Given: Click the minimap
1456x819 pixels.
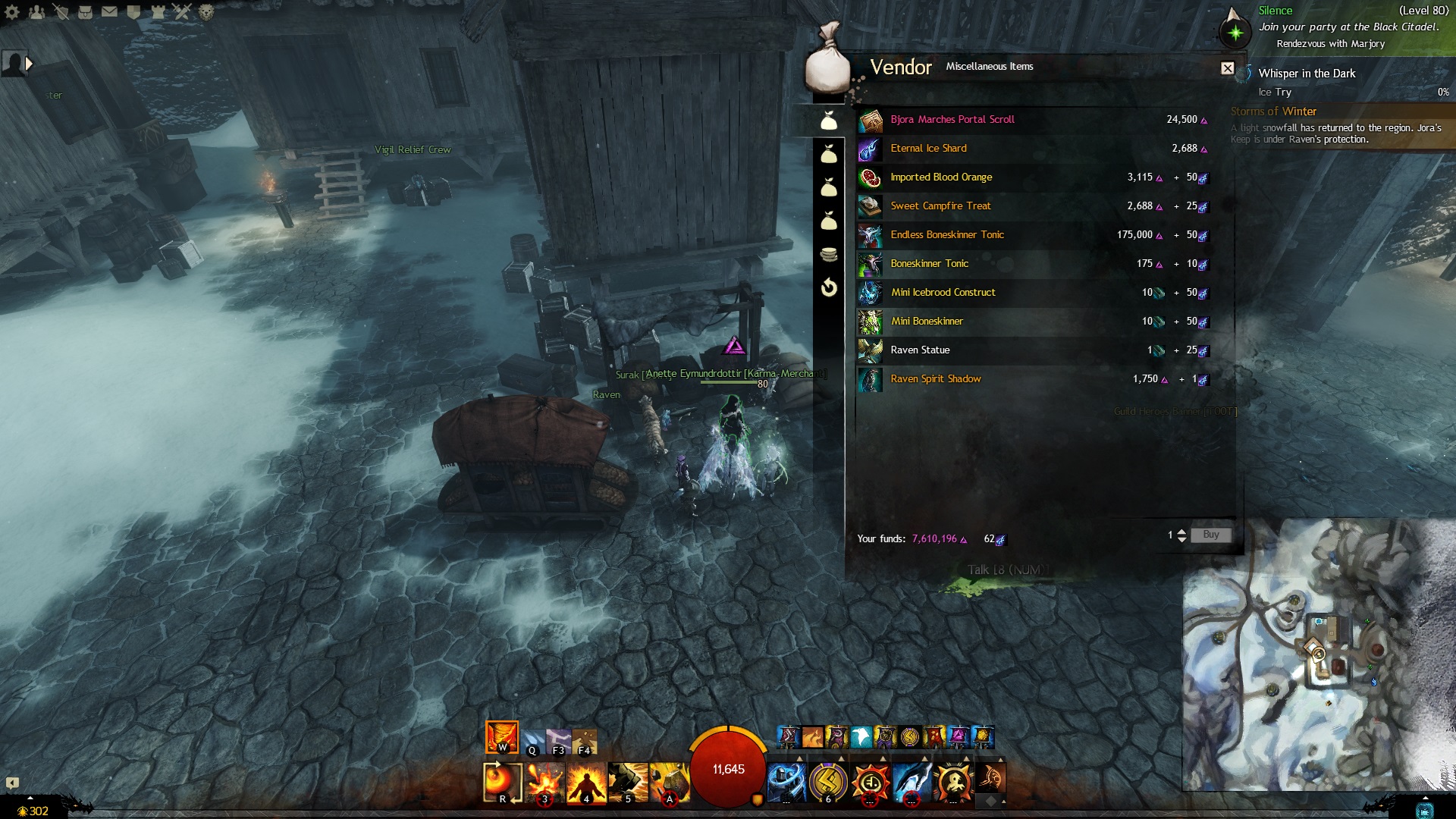Looking at the screenshot, I should pyautogui.click(x=1318, y=654).
